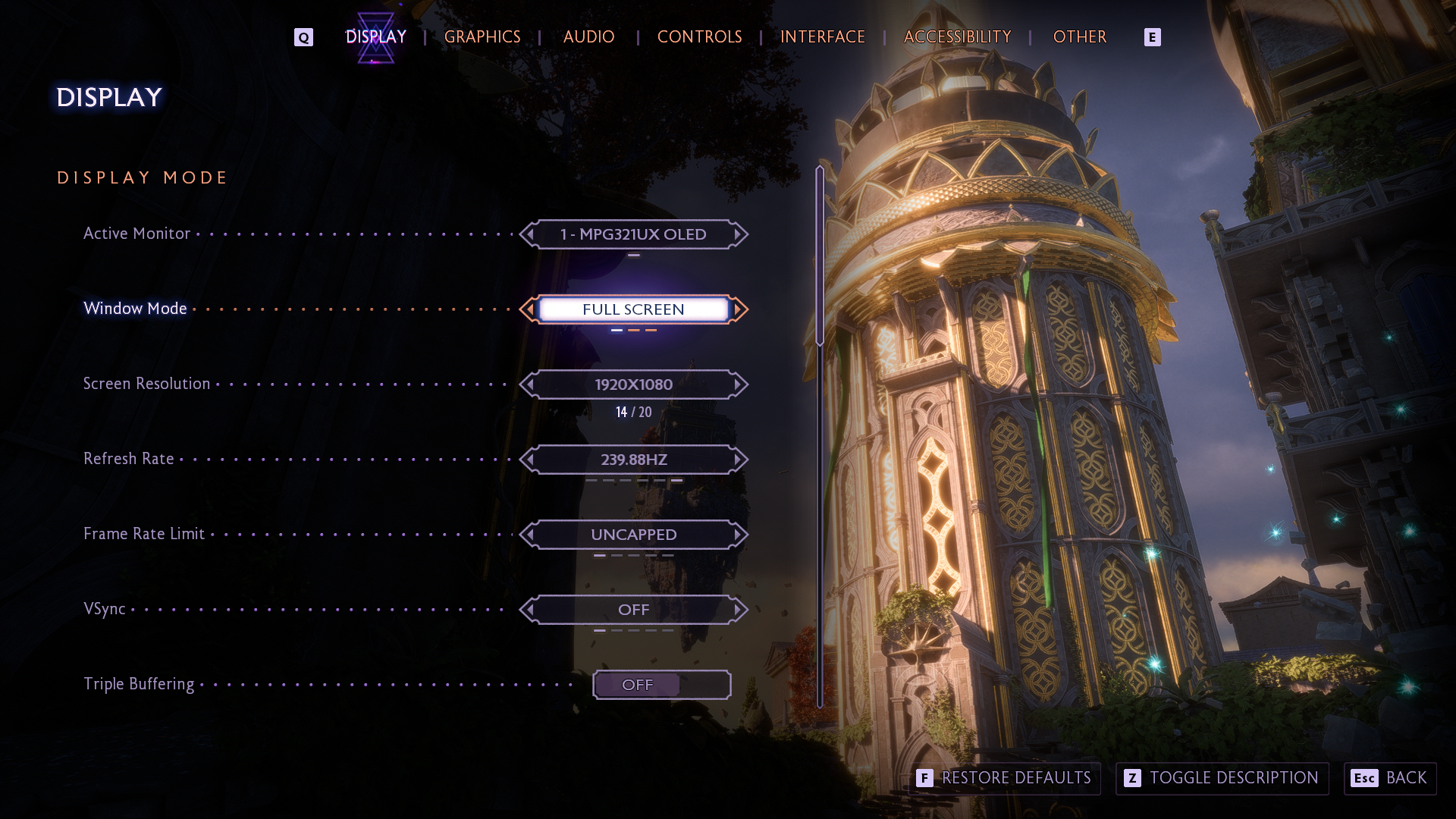Go to the Controls tab
This screenshot has width=1456, height=819.
699,37
